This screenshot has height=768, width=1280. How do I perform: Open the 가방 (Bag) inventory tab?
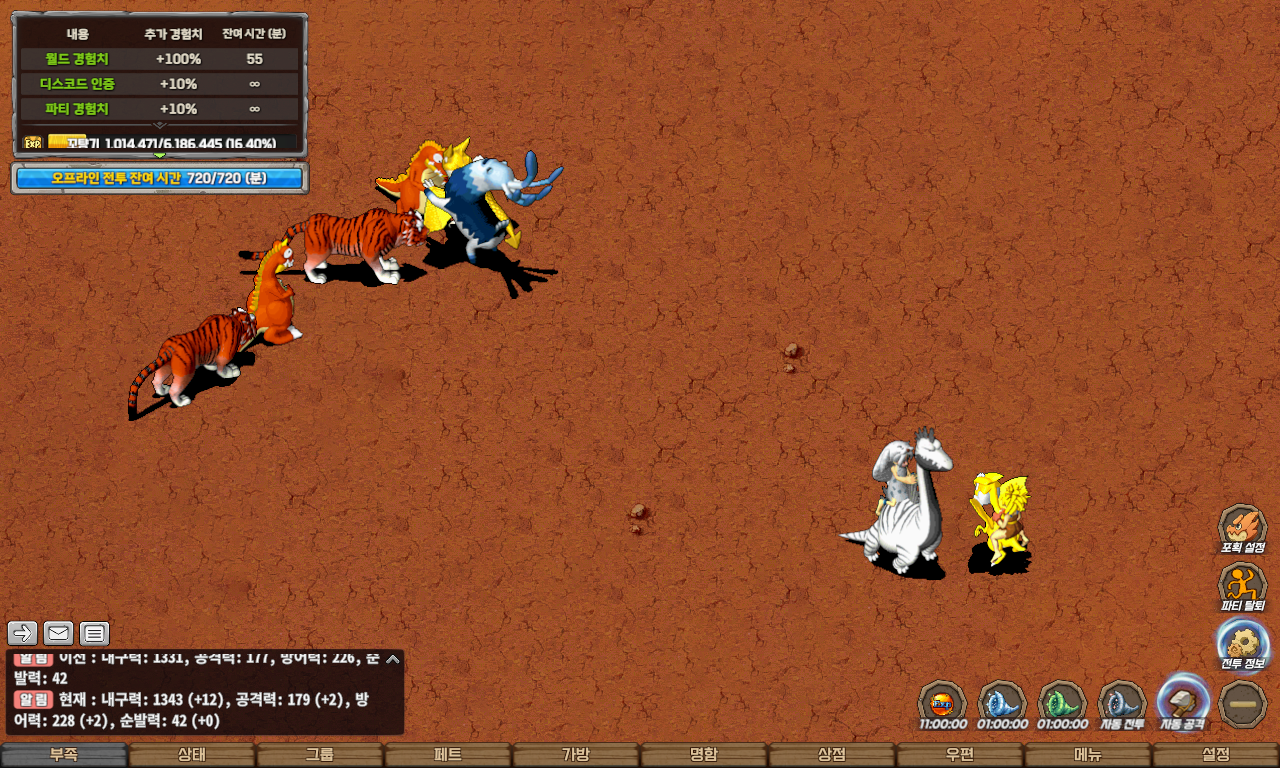coord(576,755)
